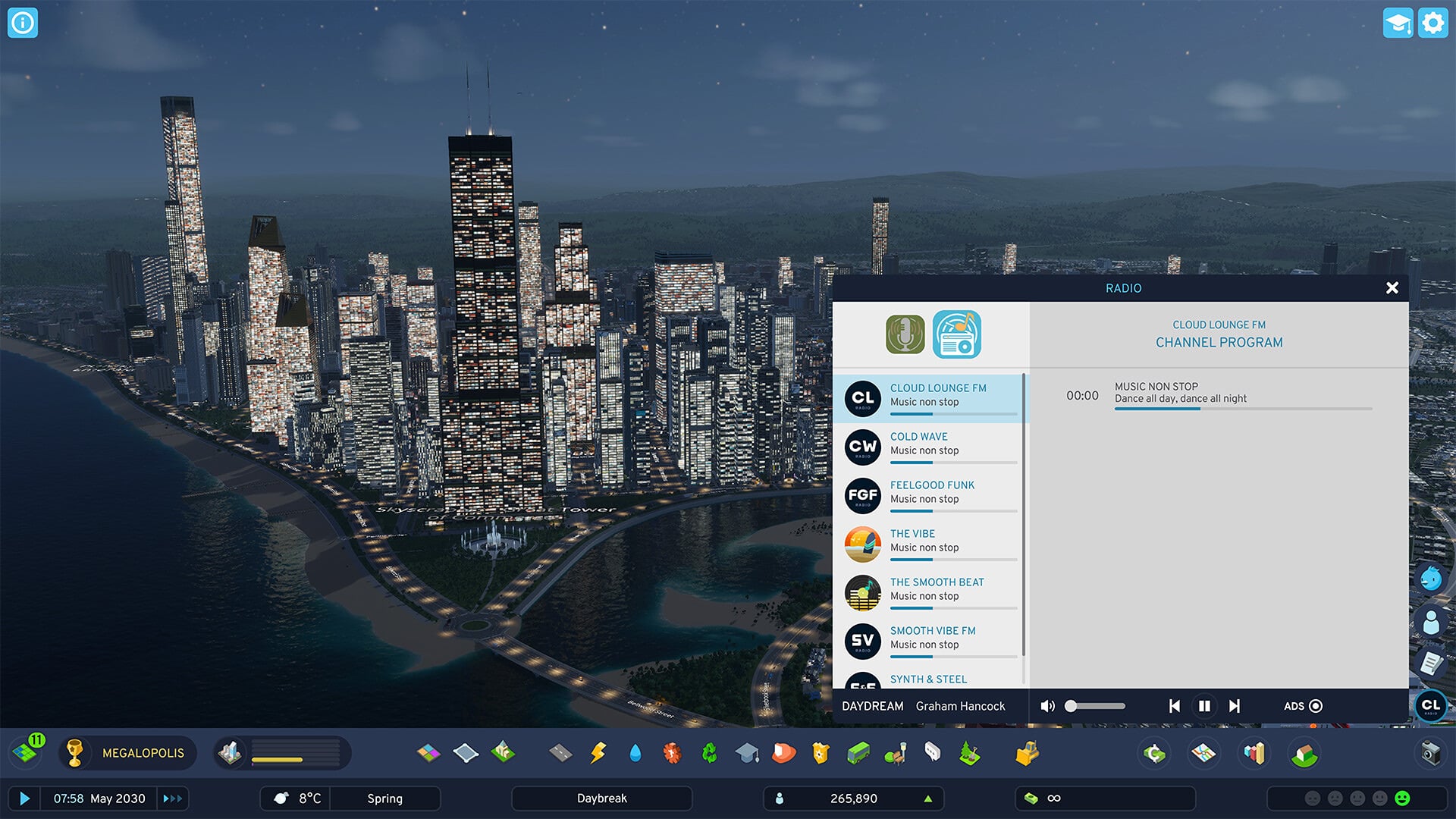The image size is (1456, 819).
Task: Open the info views button
Action: pos(23,23)
